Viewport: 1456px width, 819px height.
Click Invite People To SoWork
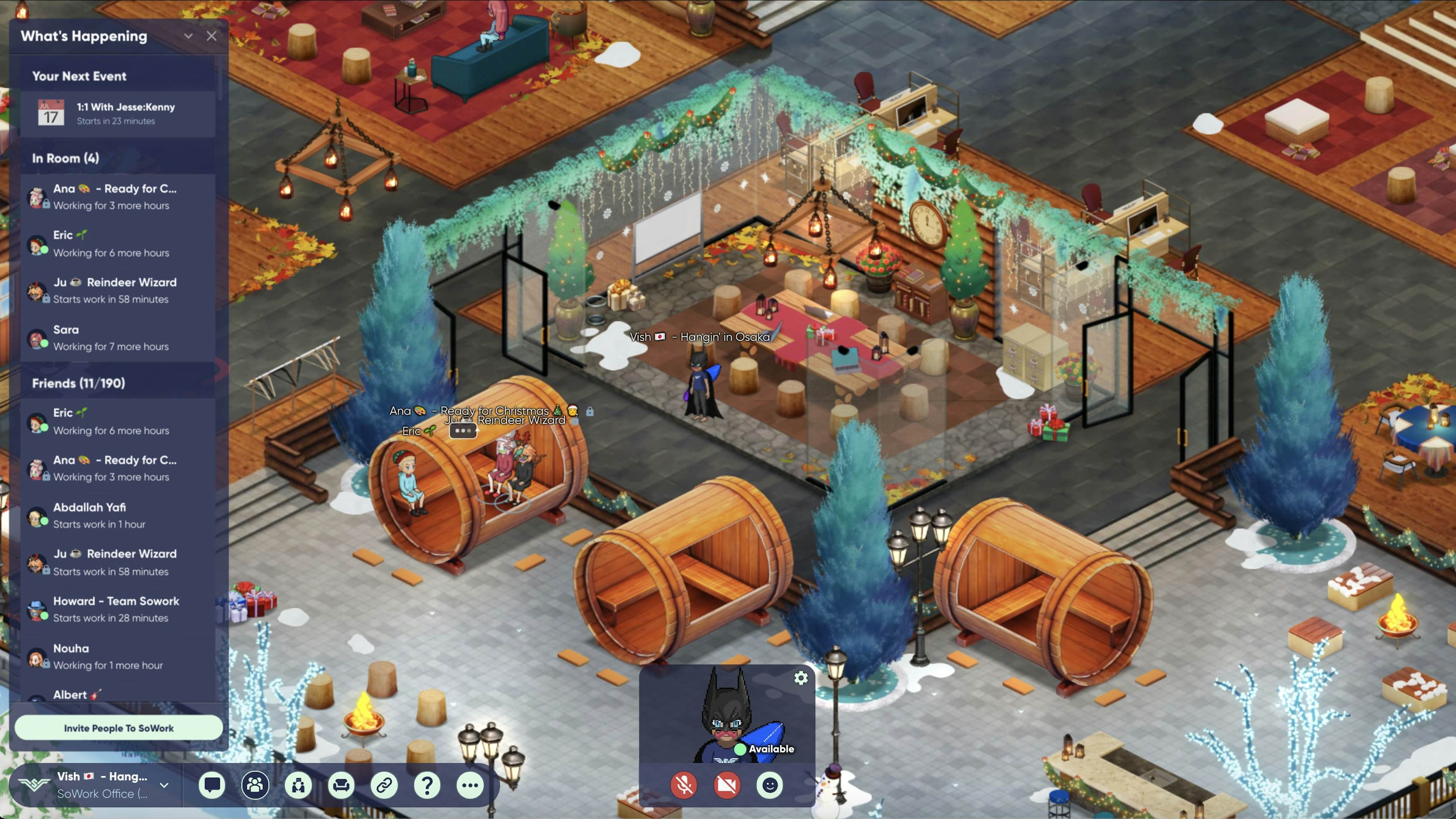click(119, 728)
